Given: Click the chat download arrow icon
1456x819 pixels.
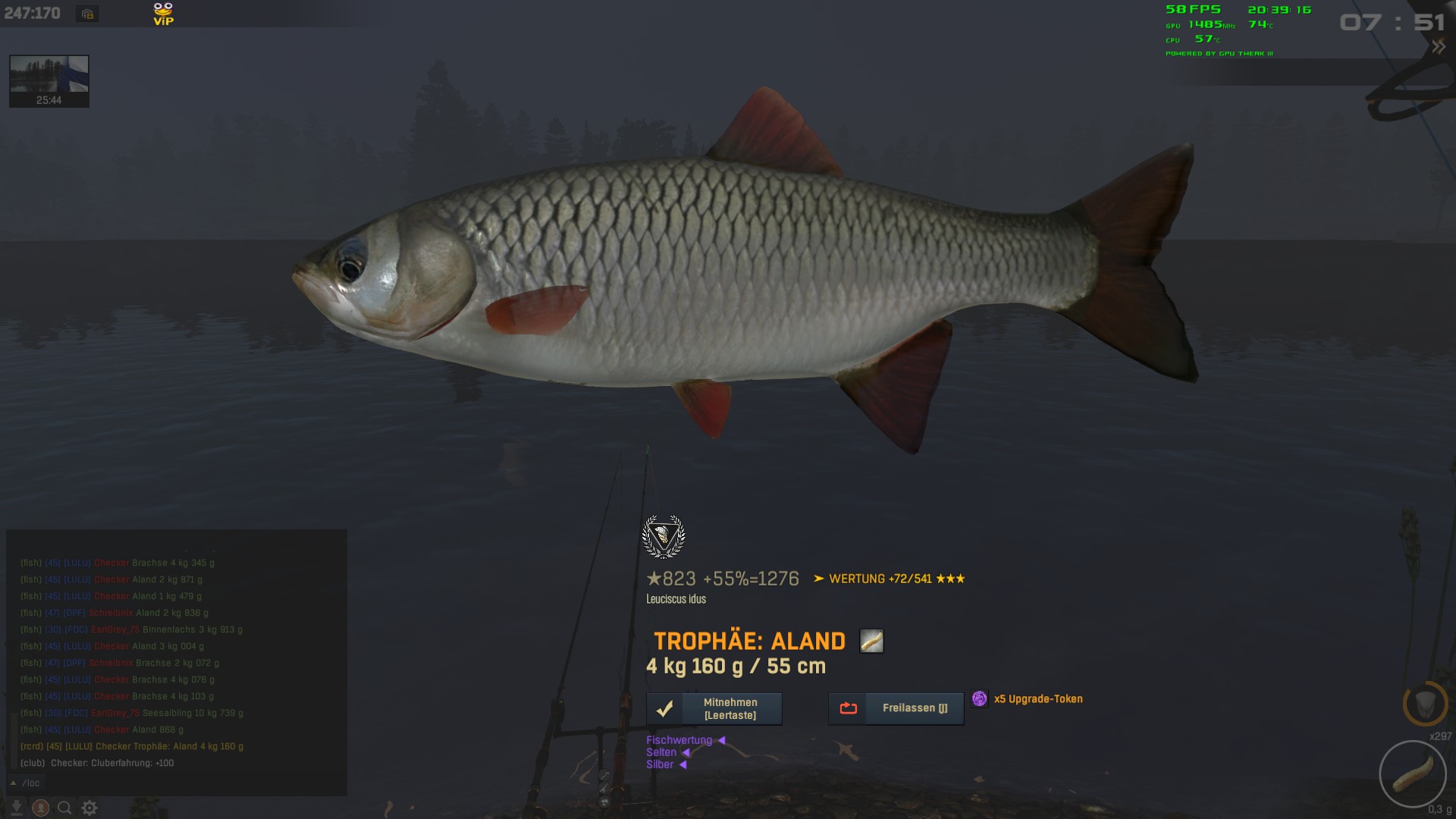Looking at the screenshot, I should (x=17, y=808).
